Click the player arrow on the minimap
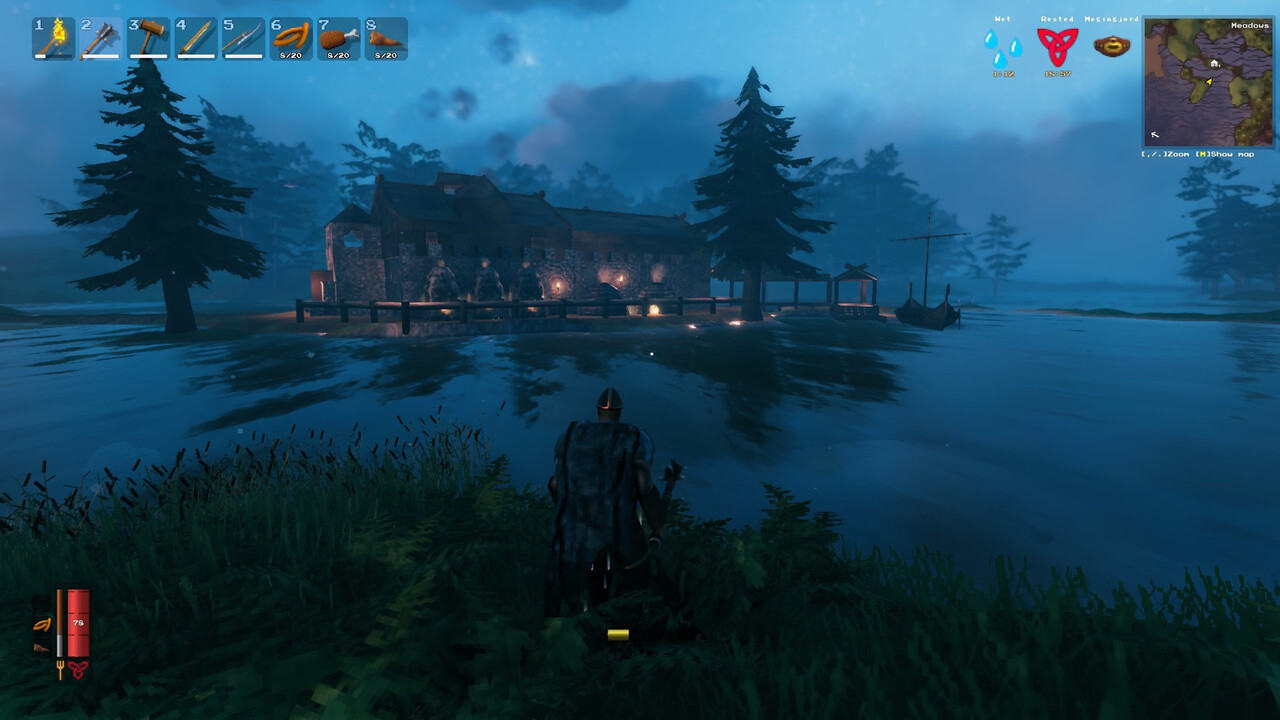The height and width of the screenshot is (720, 1280). [1209, 82]
